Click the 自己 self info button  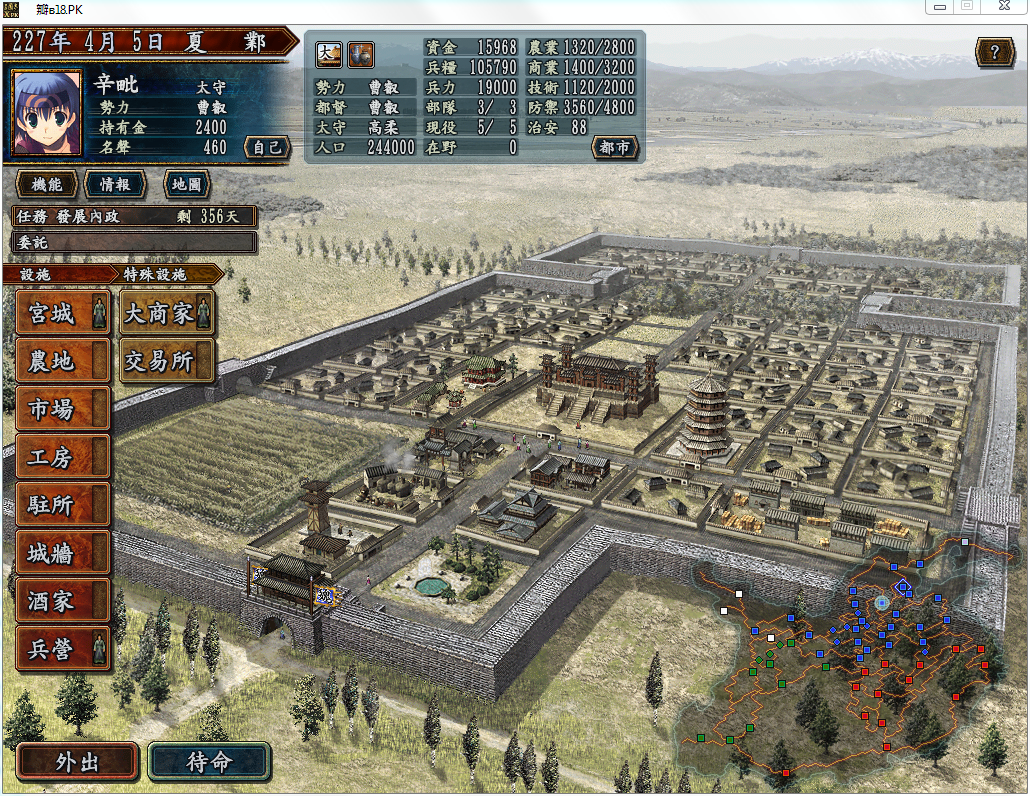(267, 147)
